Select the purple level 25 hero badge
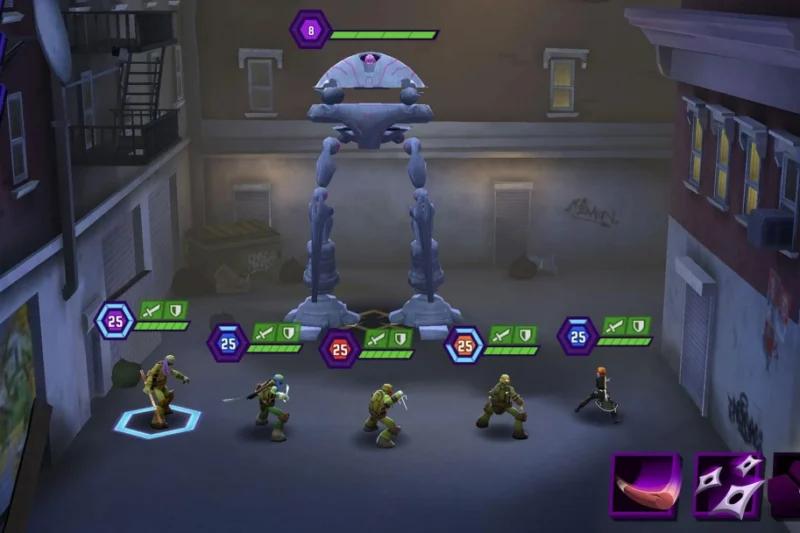Viewport: 800px width, 533px height. pos(115,320)
